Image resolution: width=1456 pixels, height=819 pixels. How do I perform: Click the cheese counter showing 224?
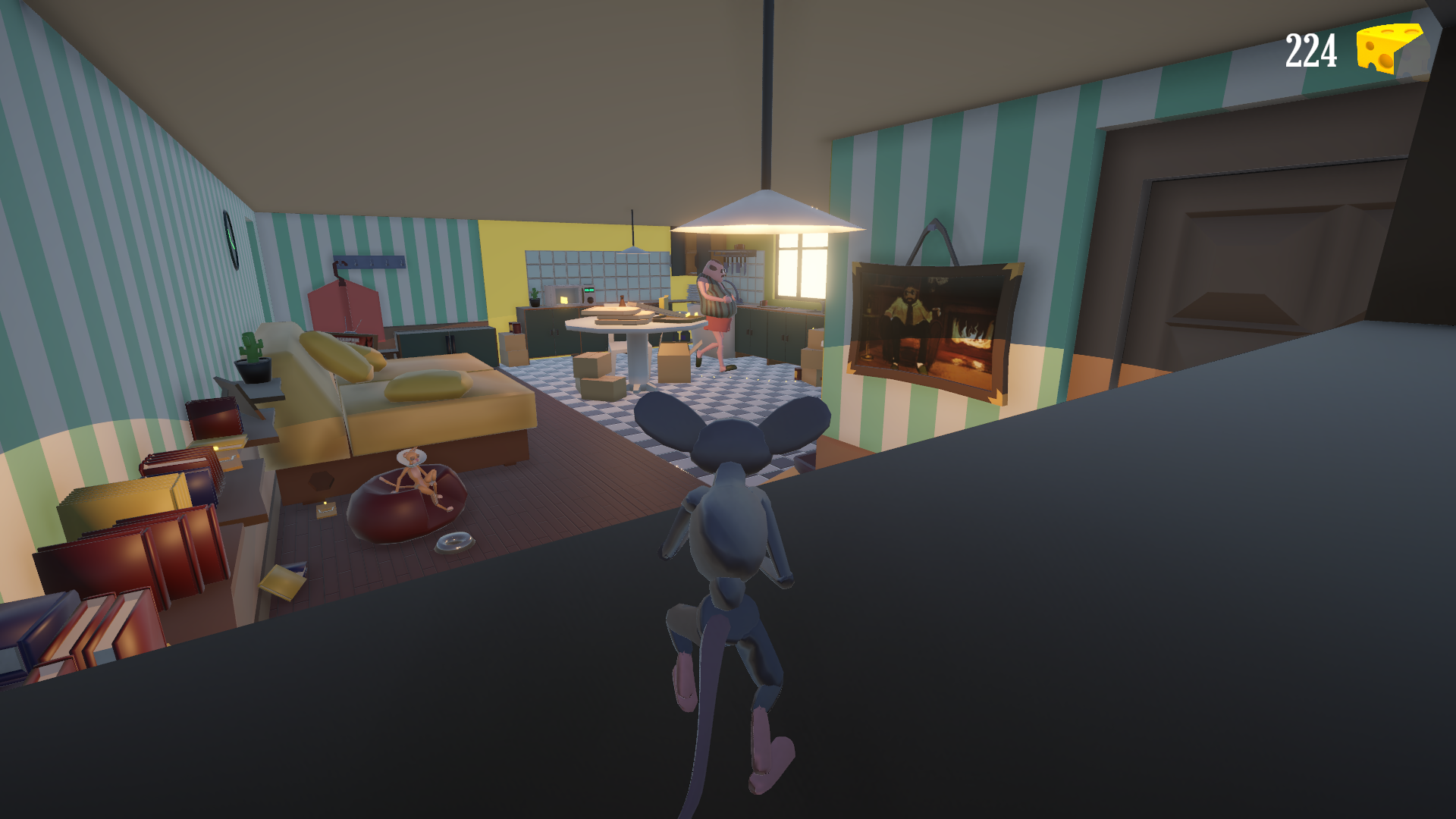click(1311, 49)
